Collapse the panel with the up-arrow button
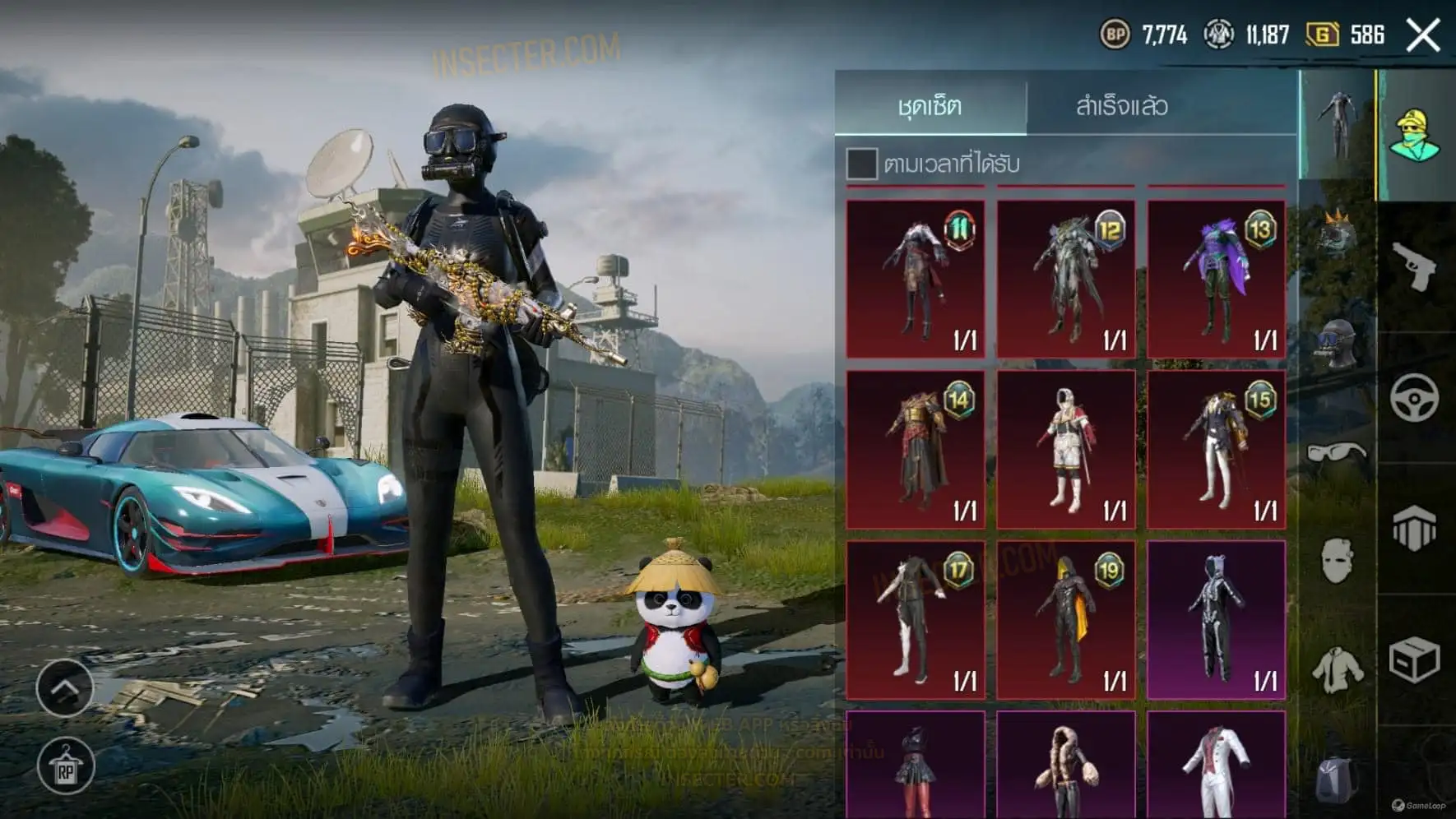This screenshot has width=1456, height=819. (x=65, y=687)
